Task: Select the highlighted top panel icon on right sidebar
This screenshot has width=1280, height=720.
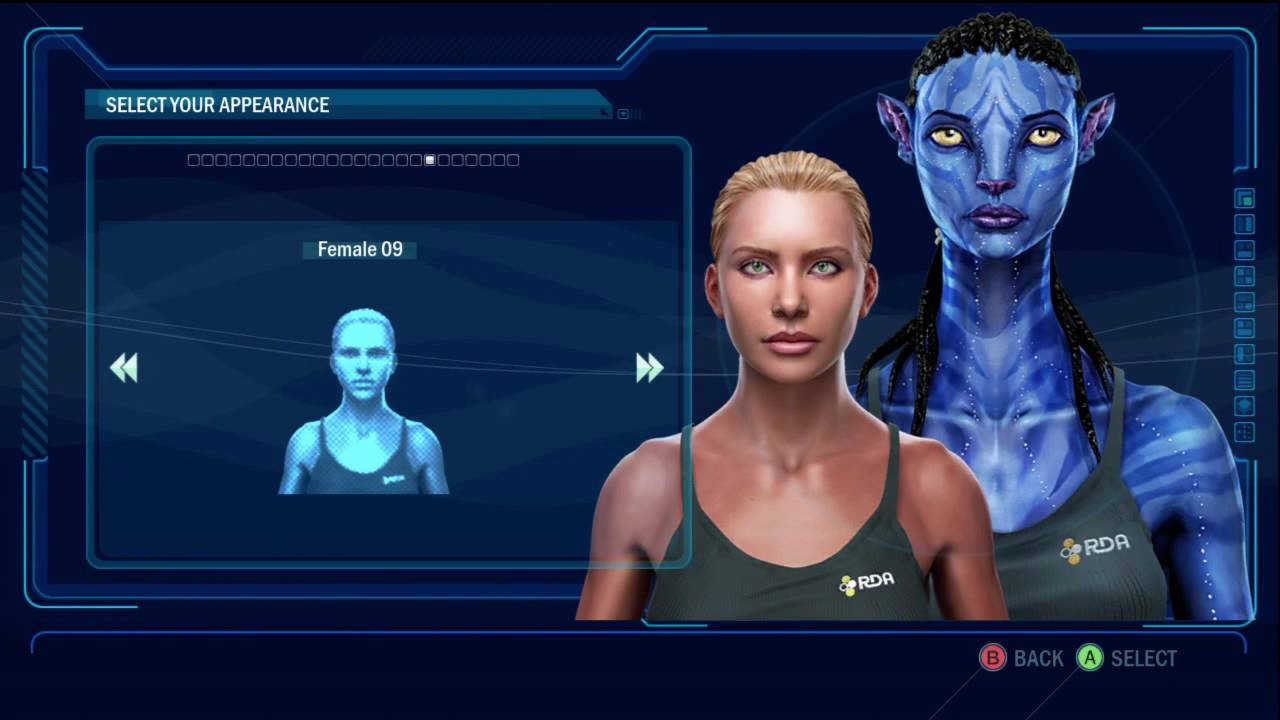Action: tap(1243, 199)
